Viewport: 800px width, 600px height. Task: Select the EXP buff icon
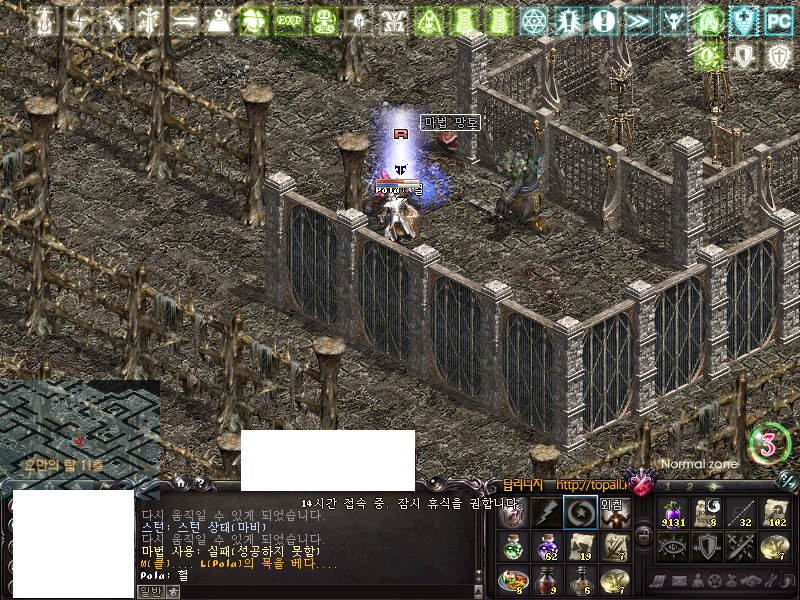coord(290,20)
